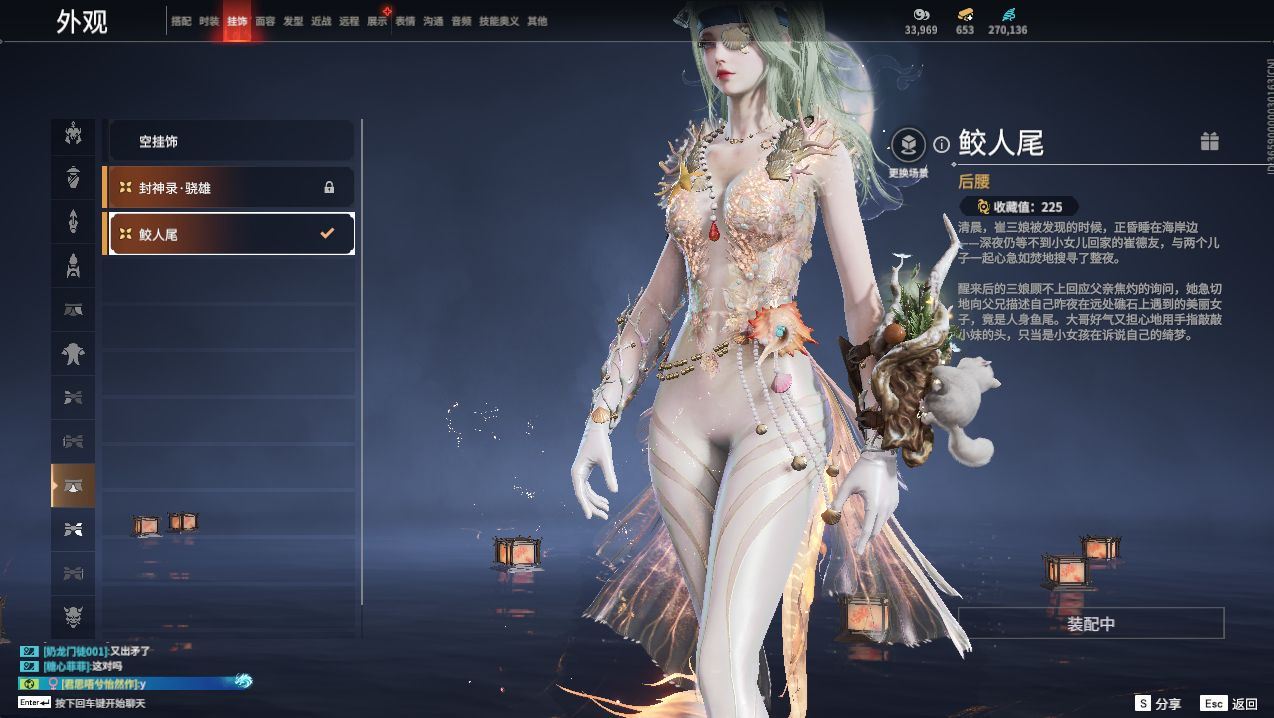Open the 展示 tab
The height and width of the screenshot is (718, 1274).
[x=377, y=21]
